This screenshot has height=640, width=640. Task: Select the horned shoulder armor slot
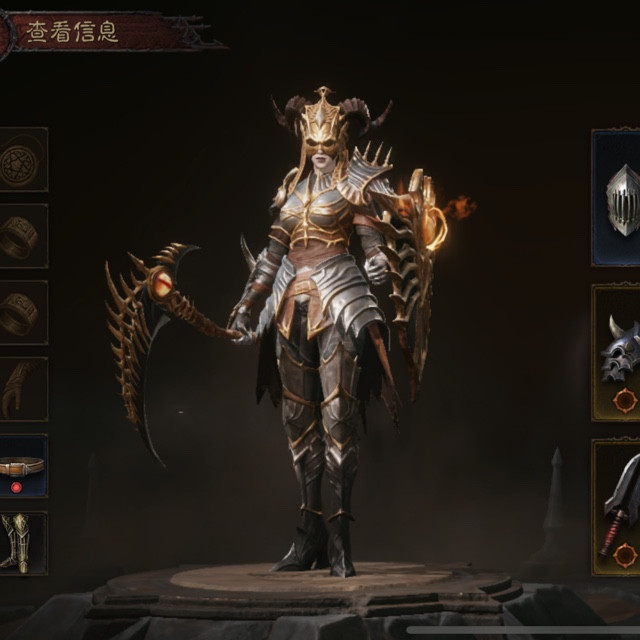(617, 352)
